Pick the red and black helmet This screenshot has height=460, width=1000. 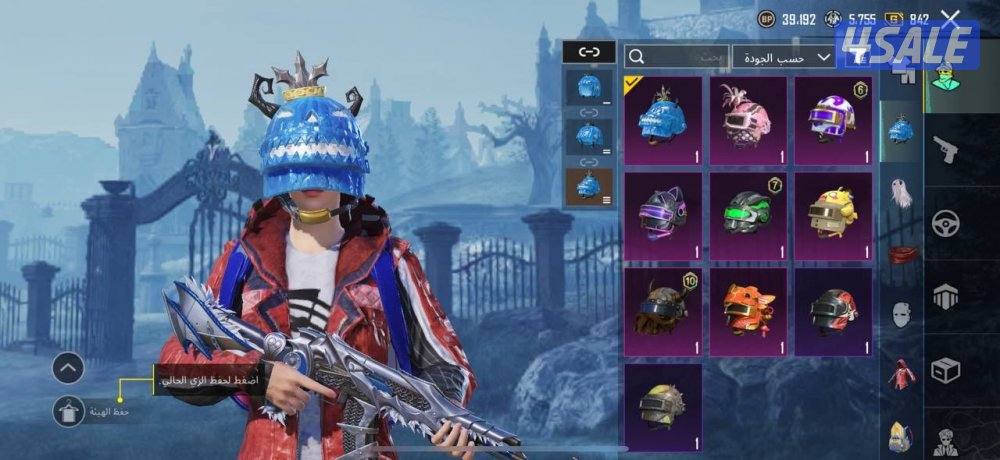(x=832, y=311)
